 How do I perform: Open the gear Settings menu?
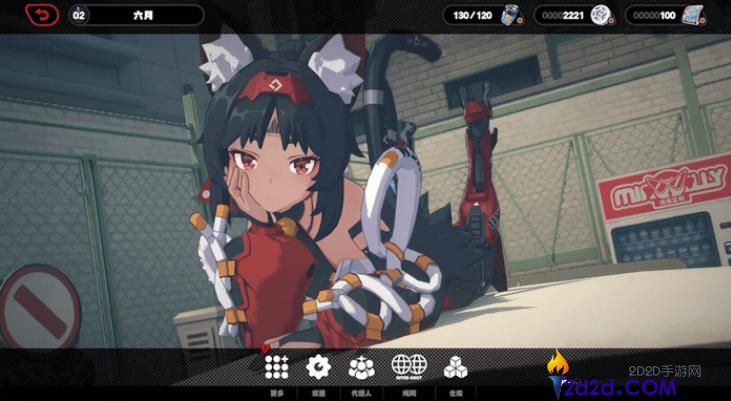pyautogui.click(x=318, y=368)
